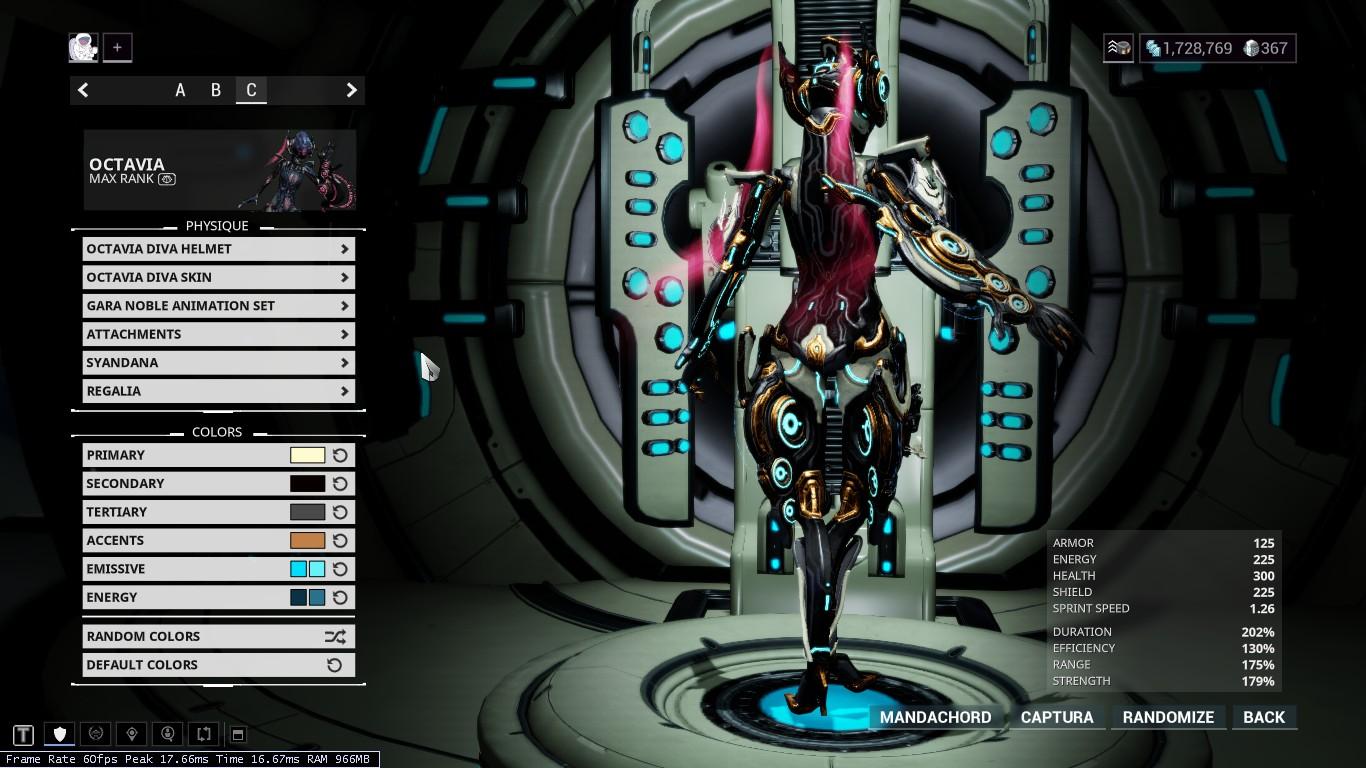Restore Default Colors

point(218,665)
